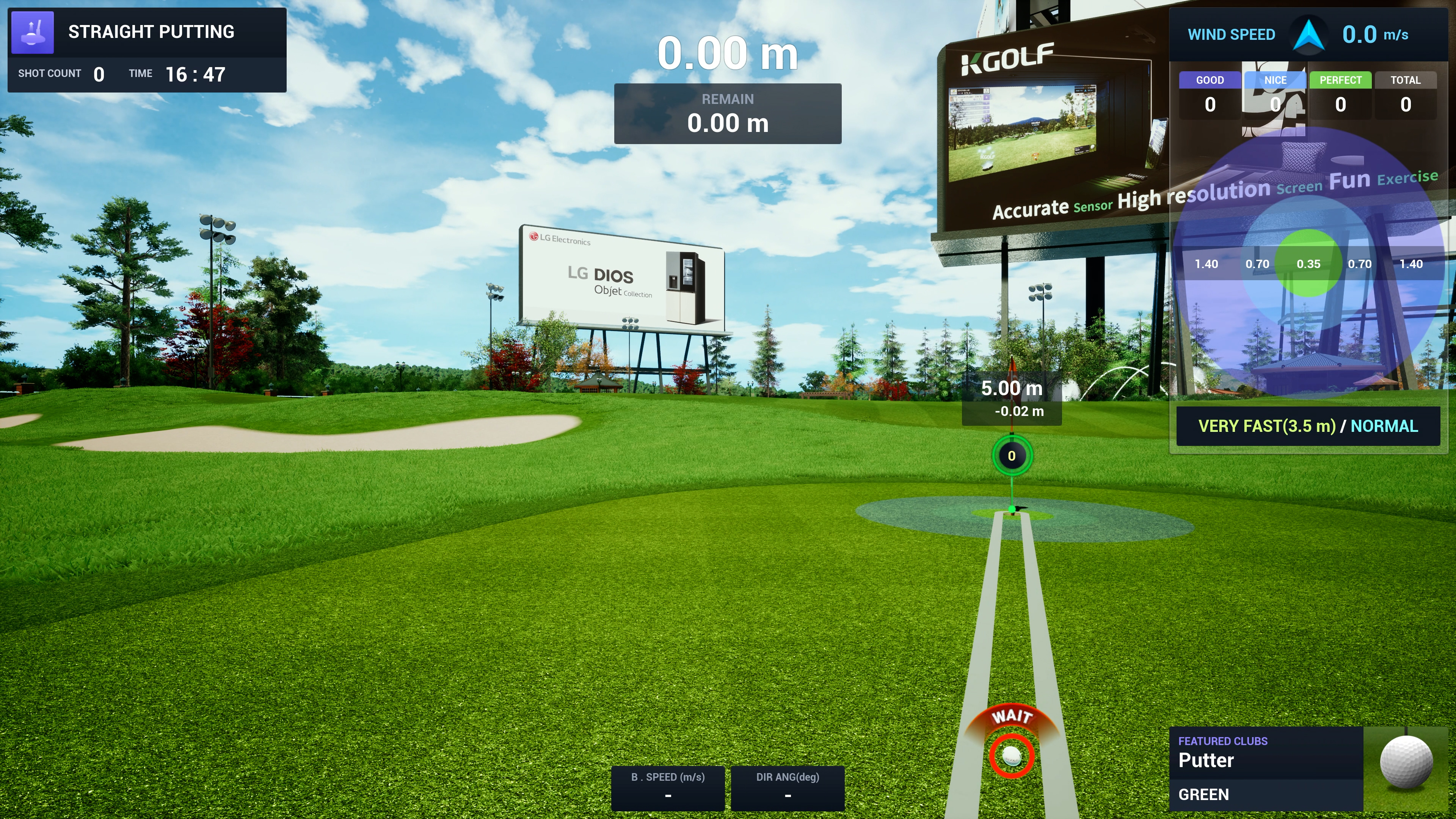Click the green 0.35 center of accuracy target
This screenshot has height=819, width=1456.
[x=1308, y=264]
